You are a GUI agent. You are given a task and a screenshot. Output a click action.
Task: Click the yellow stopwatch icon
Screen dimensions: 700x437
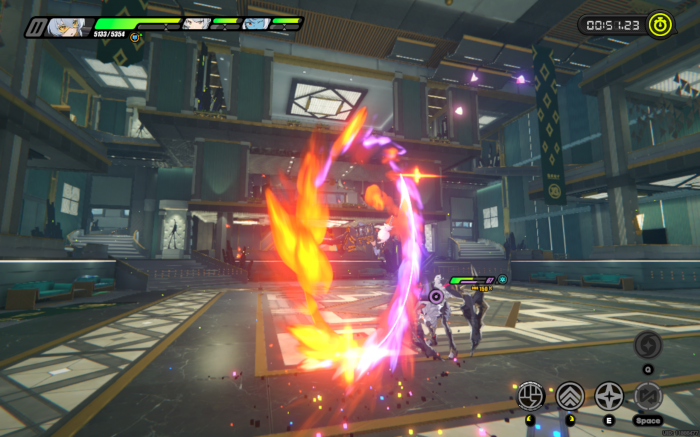click(x=660, y=23)
